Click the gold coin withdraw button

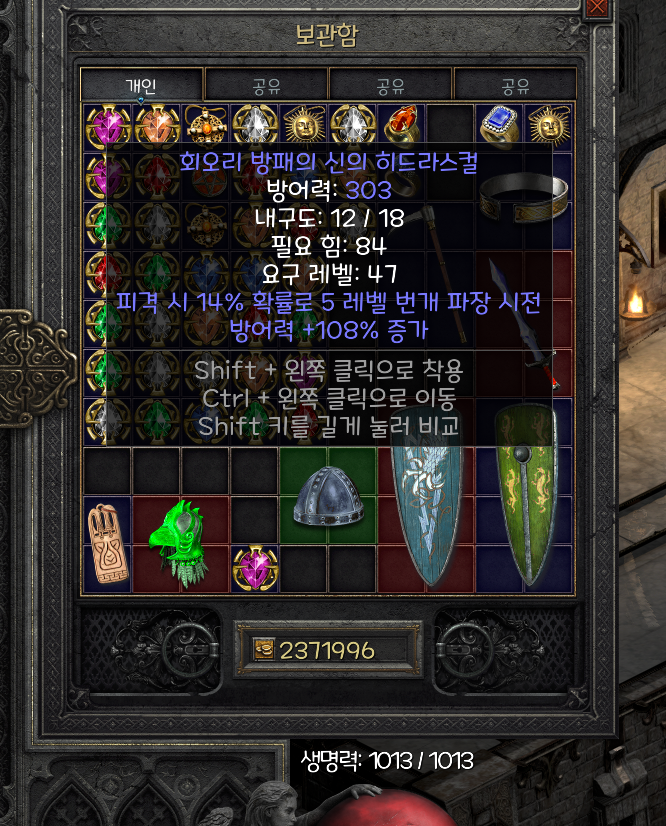261,650
